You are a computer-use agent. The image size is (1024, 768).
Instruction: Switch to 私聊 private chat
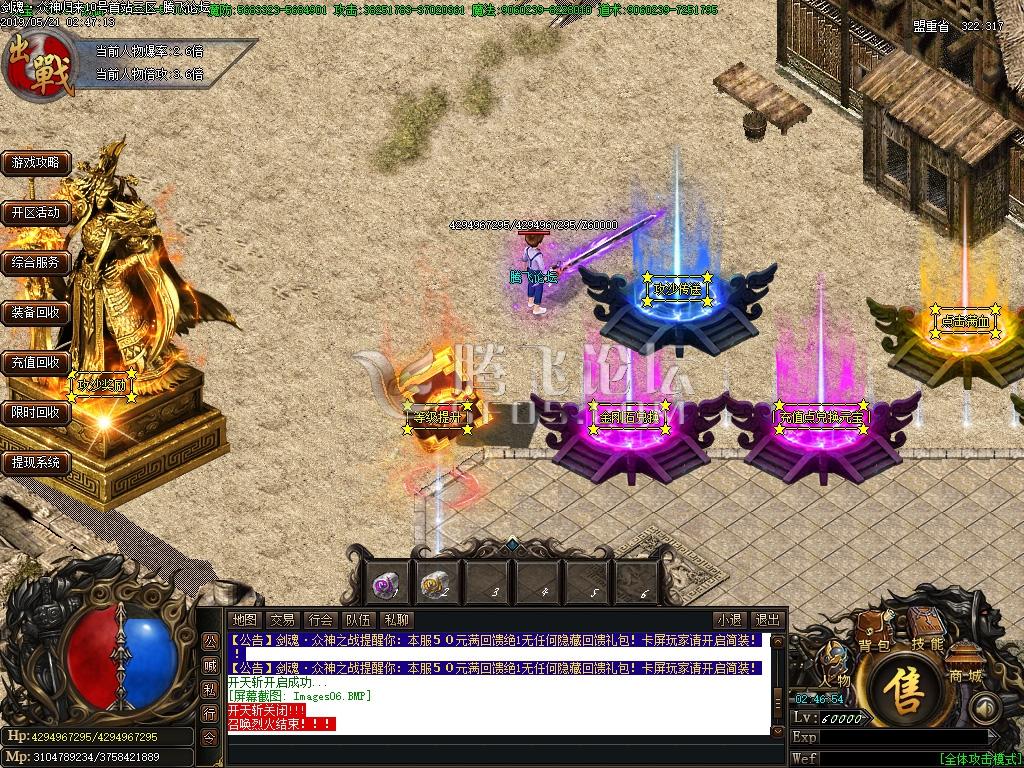[396, 620]
